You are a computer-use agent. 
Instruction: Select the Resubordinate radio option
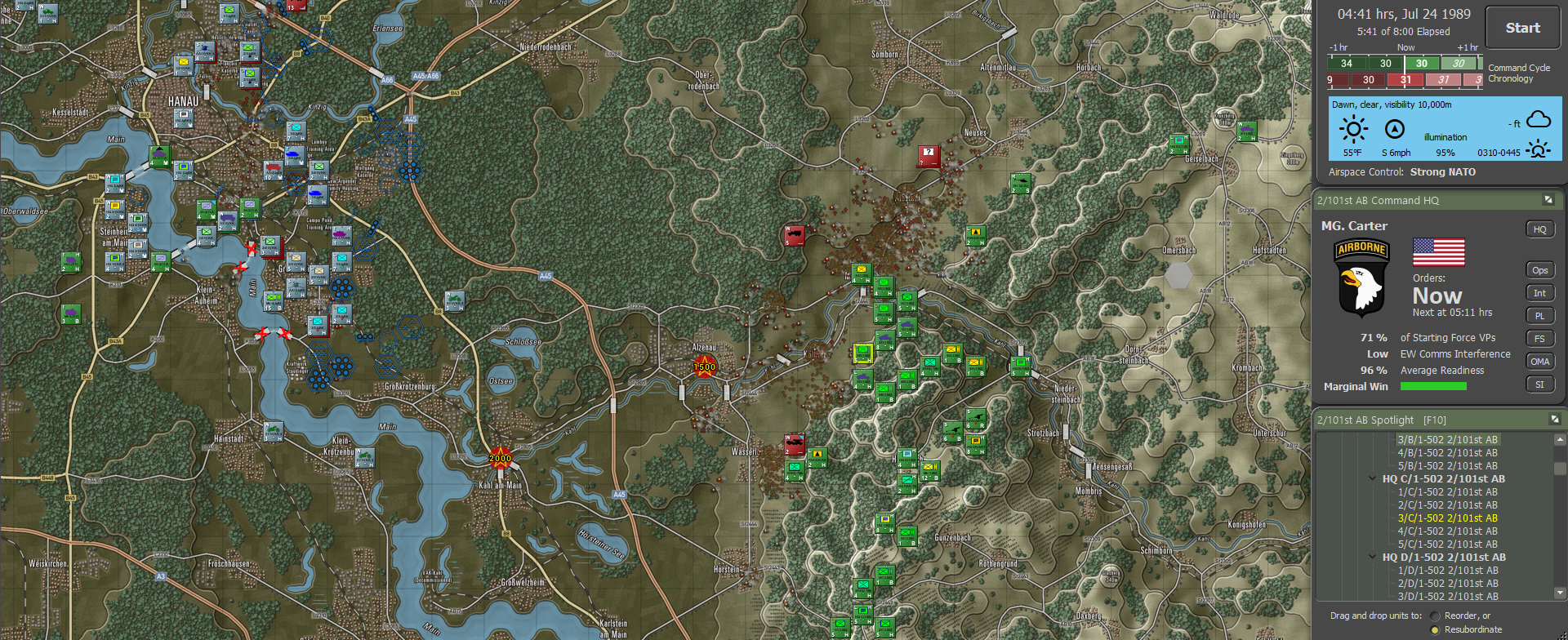point(1435,629)
